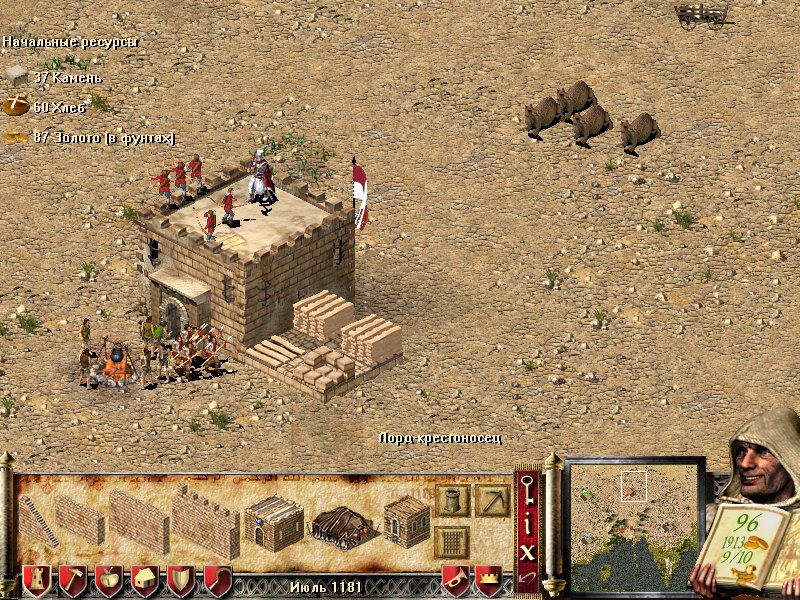800x600 pixels.
Task: Switch to the castle buildings tab
Action: (37, 580)
